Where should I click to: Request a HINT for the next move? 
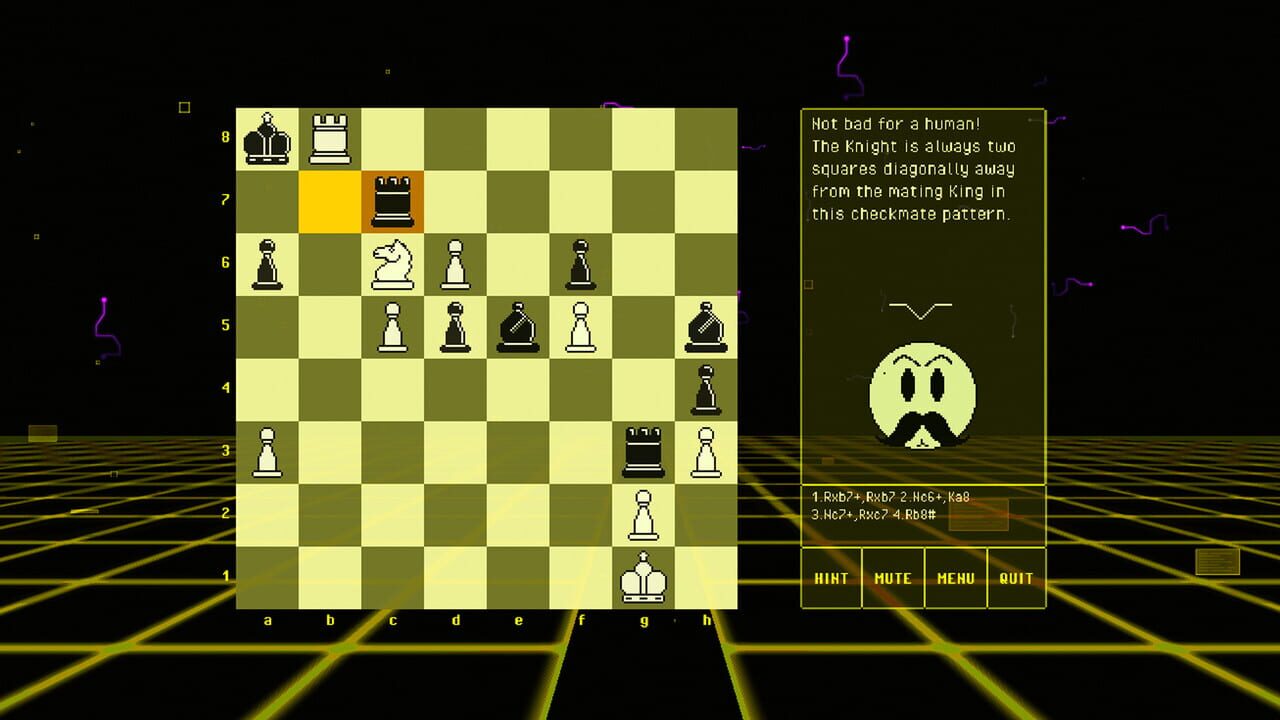[831, 578]
